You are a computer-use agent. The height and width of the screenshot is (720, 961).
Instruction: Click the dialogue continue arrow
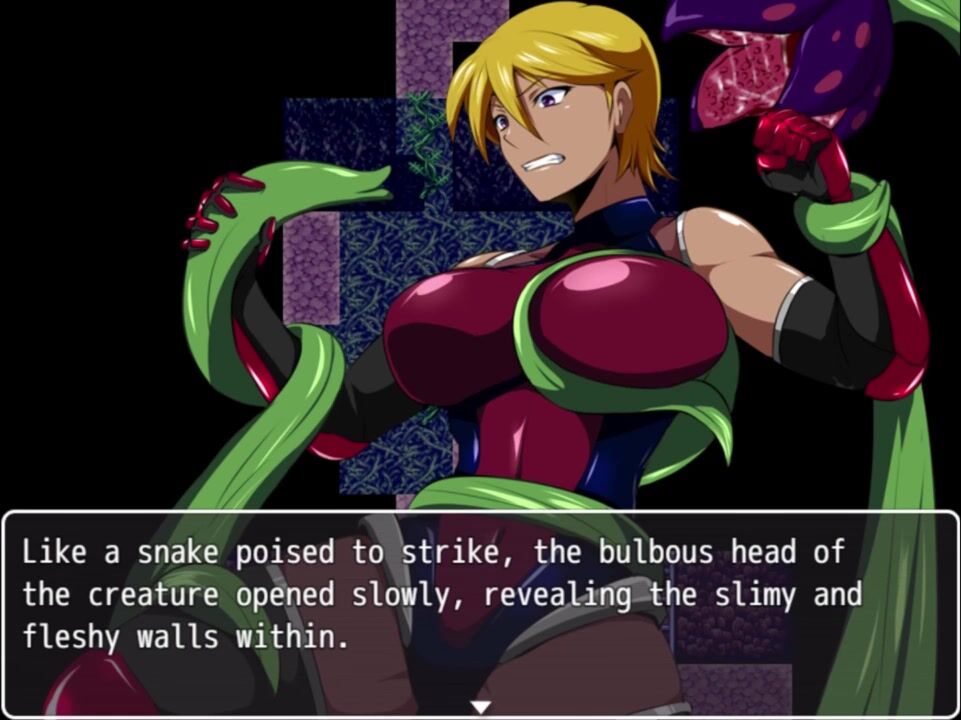481,707
